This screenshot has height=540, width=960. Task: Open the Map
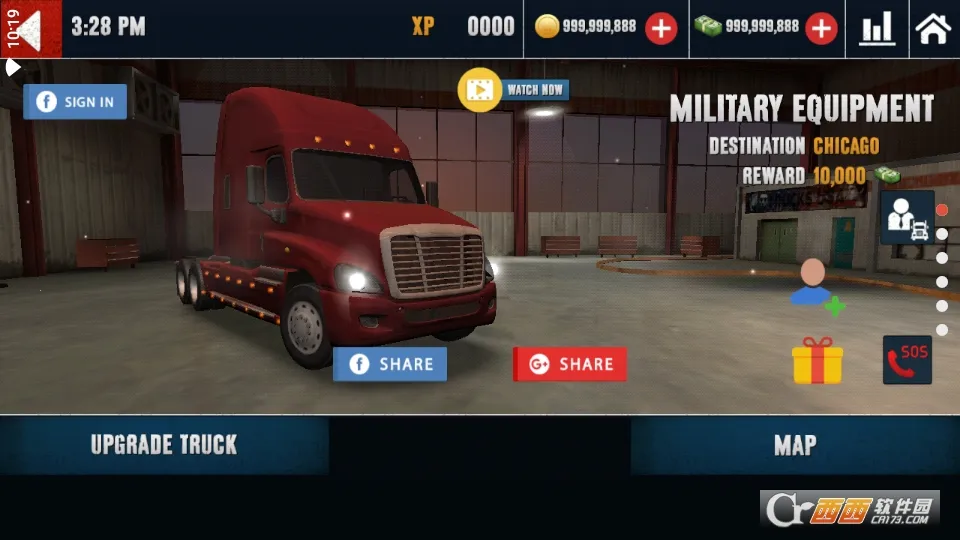[795, 445]
